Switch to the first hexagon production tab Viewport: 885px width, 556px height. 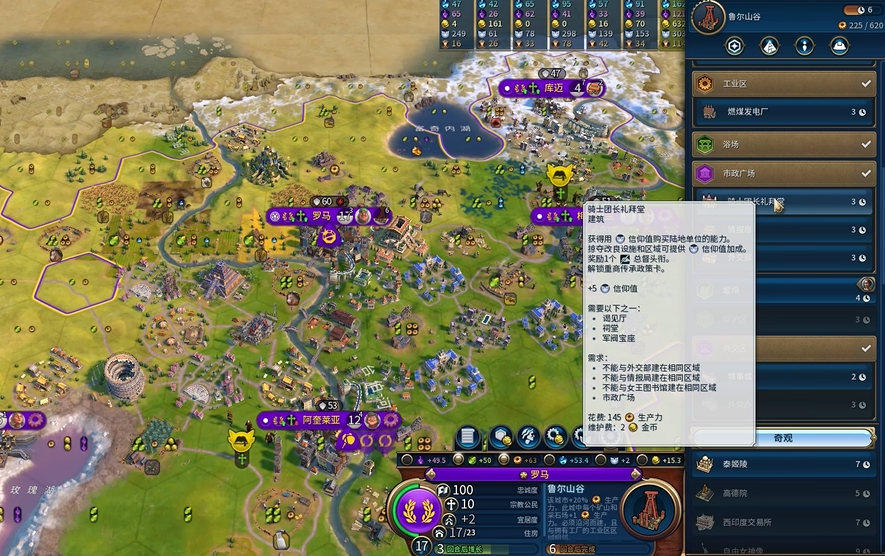735,46
